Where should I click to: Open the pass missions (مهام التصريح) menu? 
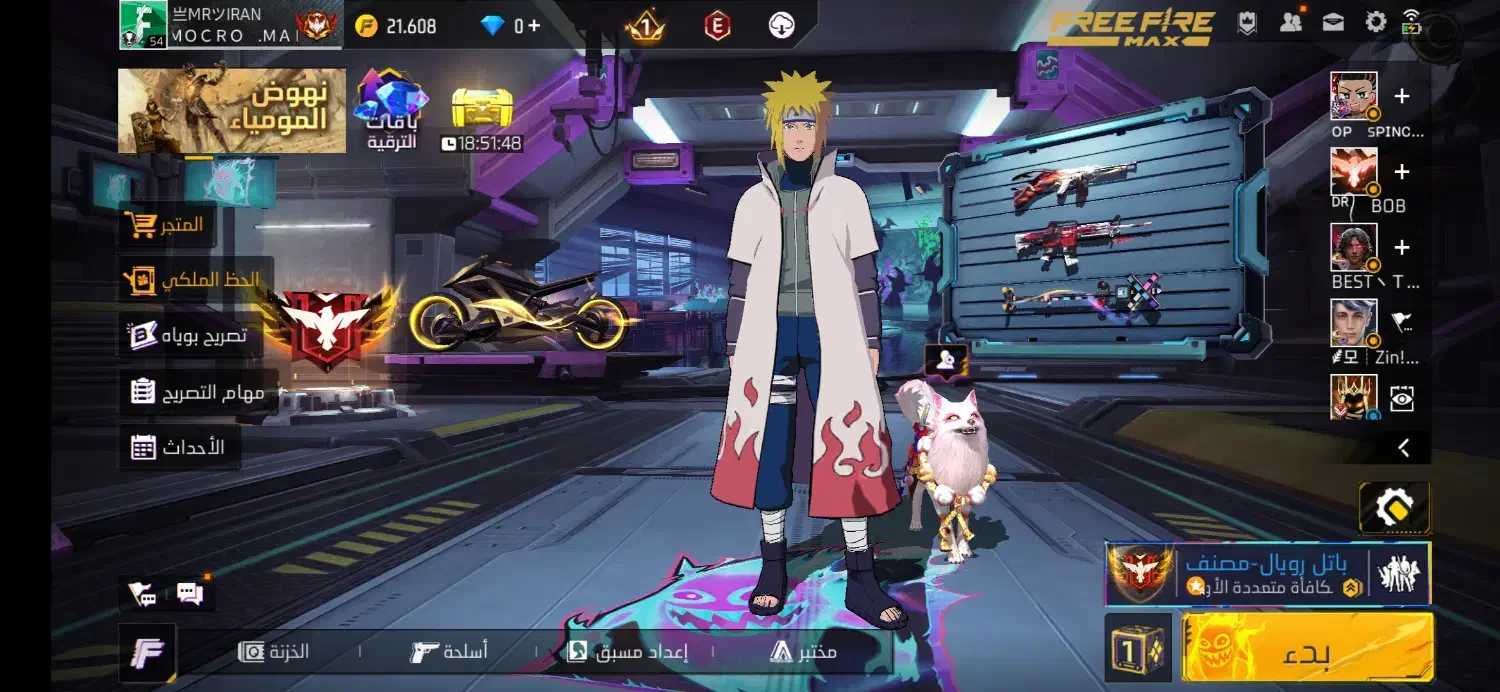click(197, 392)
